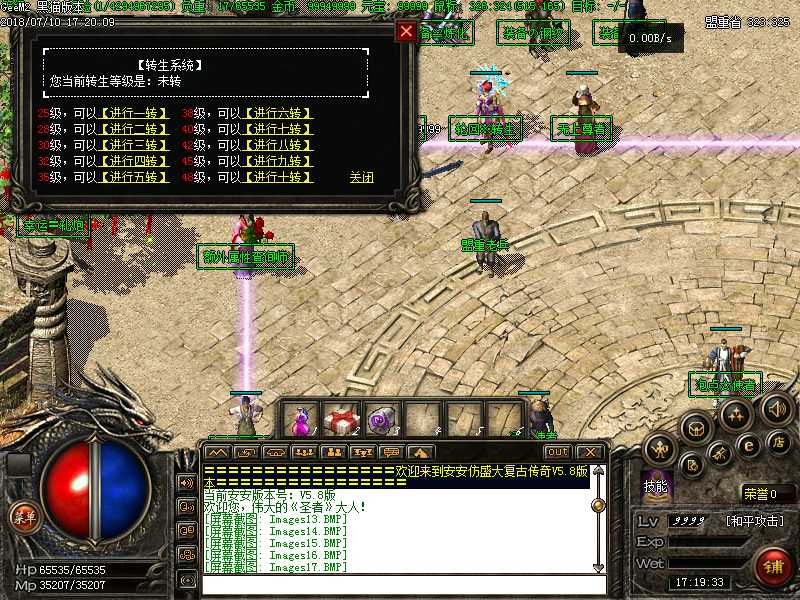
Task: Choose the 进行八转 rebirth link
Action: point(278,145)
